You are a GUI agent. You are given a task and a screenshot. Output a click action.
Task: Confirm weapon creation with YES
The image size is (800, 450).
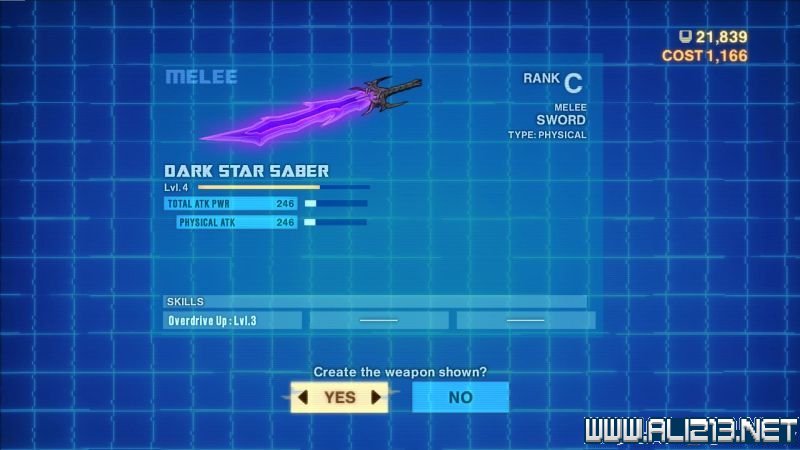click(339, 397)
